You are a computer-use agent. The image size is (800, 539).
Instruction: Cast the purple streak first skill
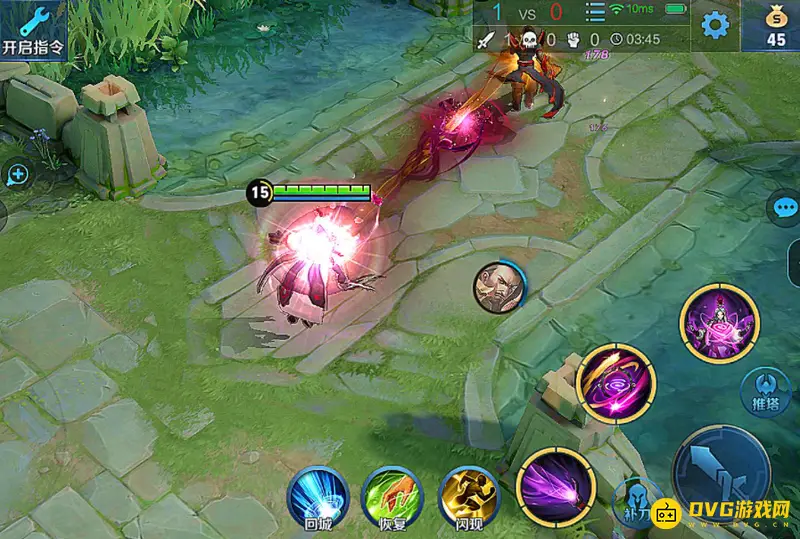pyautogui.click(x=555, y=487)
